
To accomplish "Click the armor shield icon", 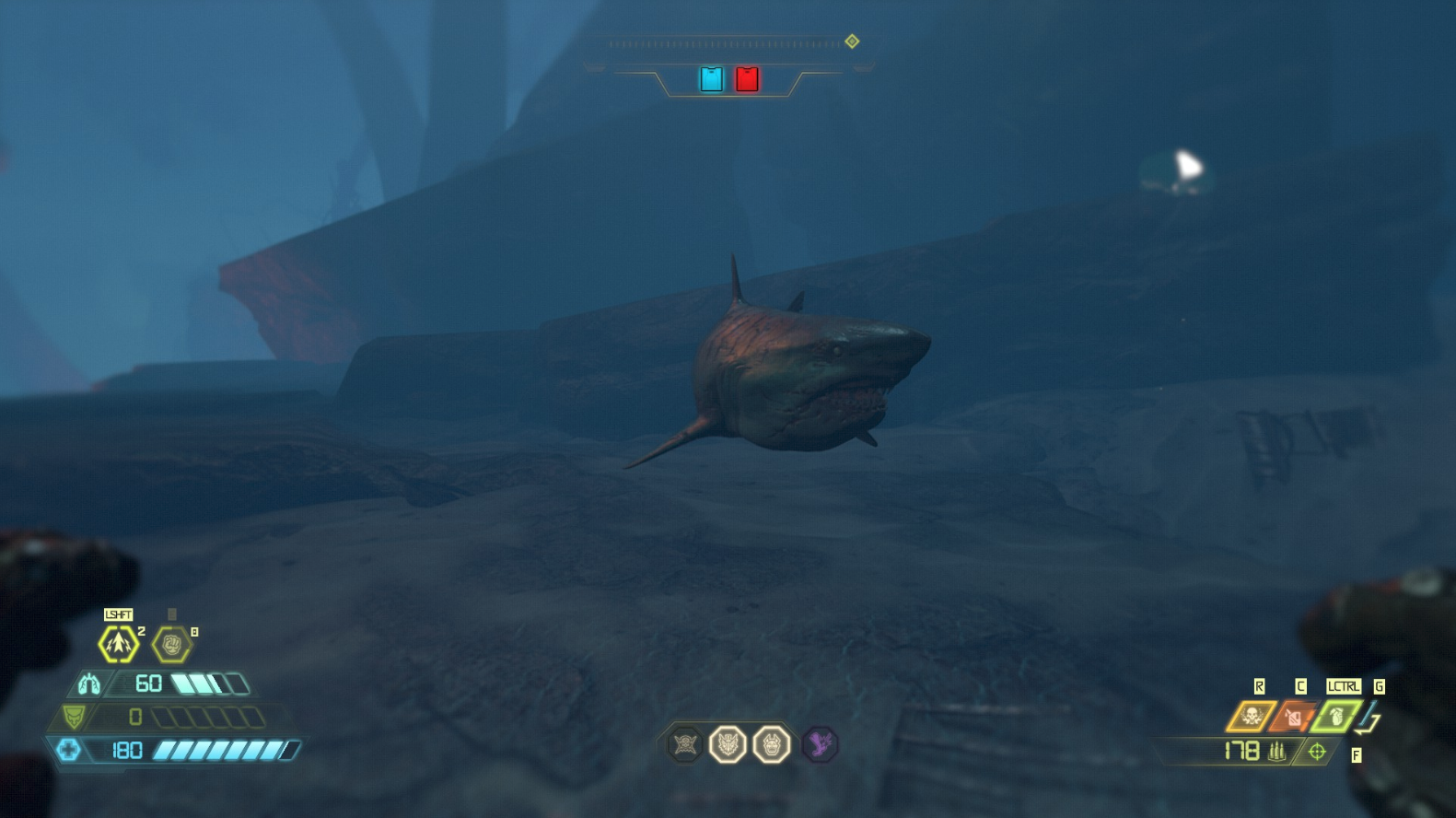I will (x=74, y=717).
